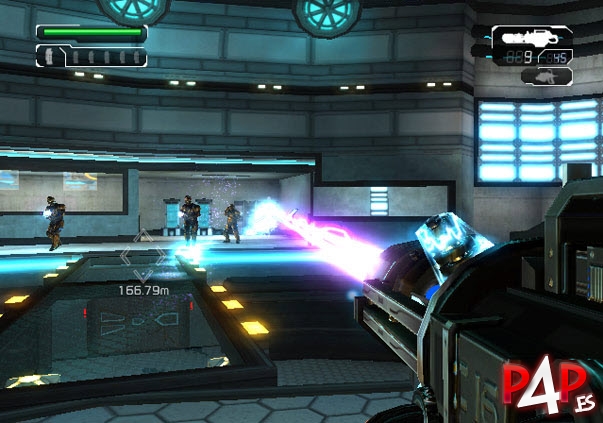The width and height of the screenshot is (603, 423).
Task: Click the objective waypoint marker
Action: click(x=141, y=256)
